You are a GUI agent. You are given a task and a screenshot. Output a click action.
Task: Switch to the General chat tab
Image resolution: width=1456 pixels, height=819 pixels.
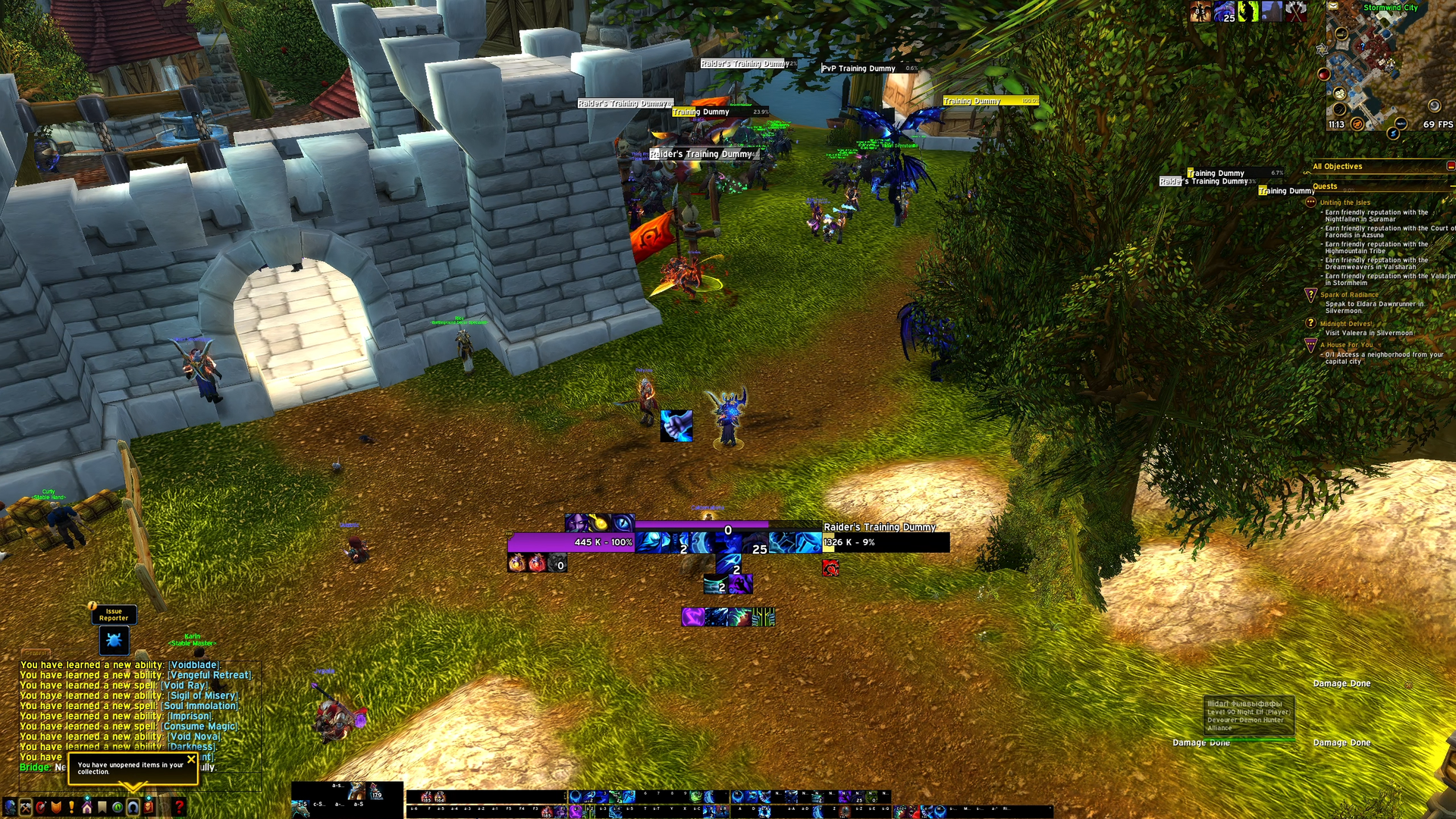point(36,653)
